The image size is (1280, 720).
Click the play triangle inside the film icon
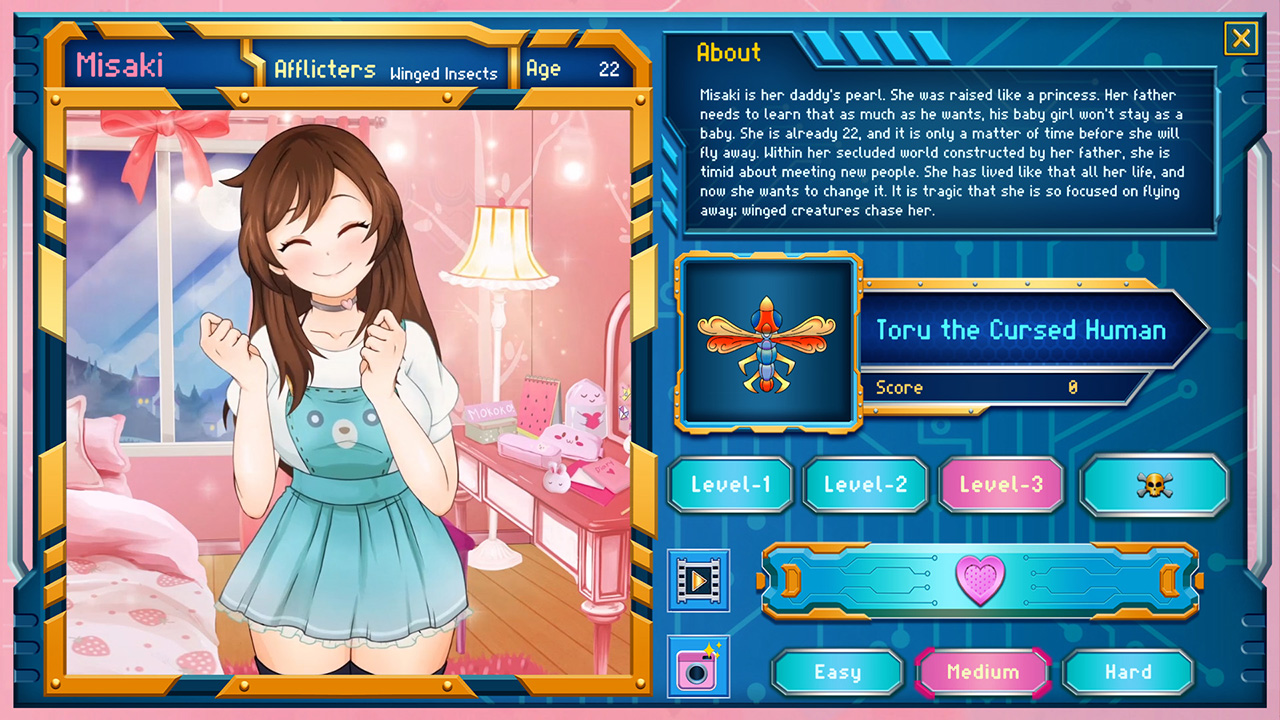coord(699,583)
